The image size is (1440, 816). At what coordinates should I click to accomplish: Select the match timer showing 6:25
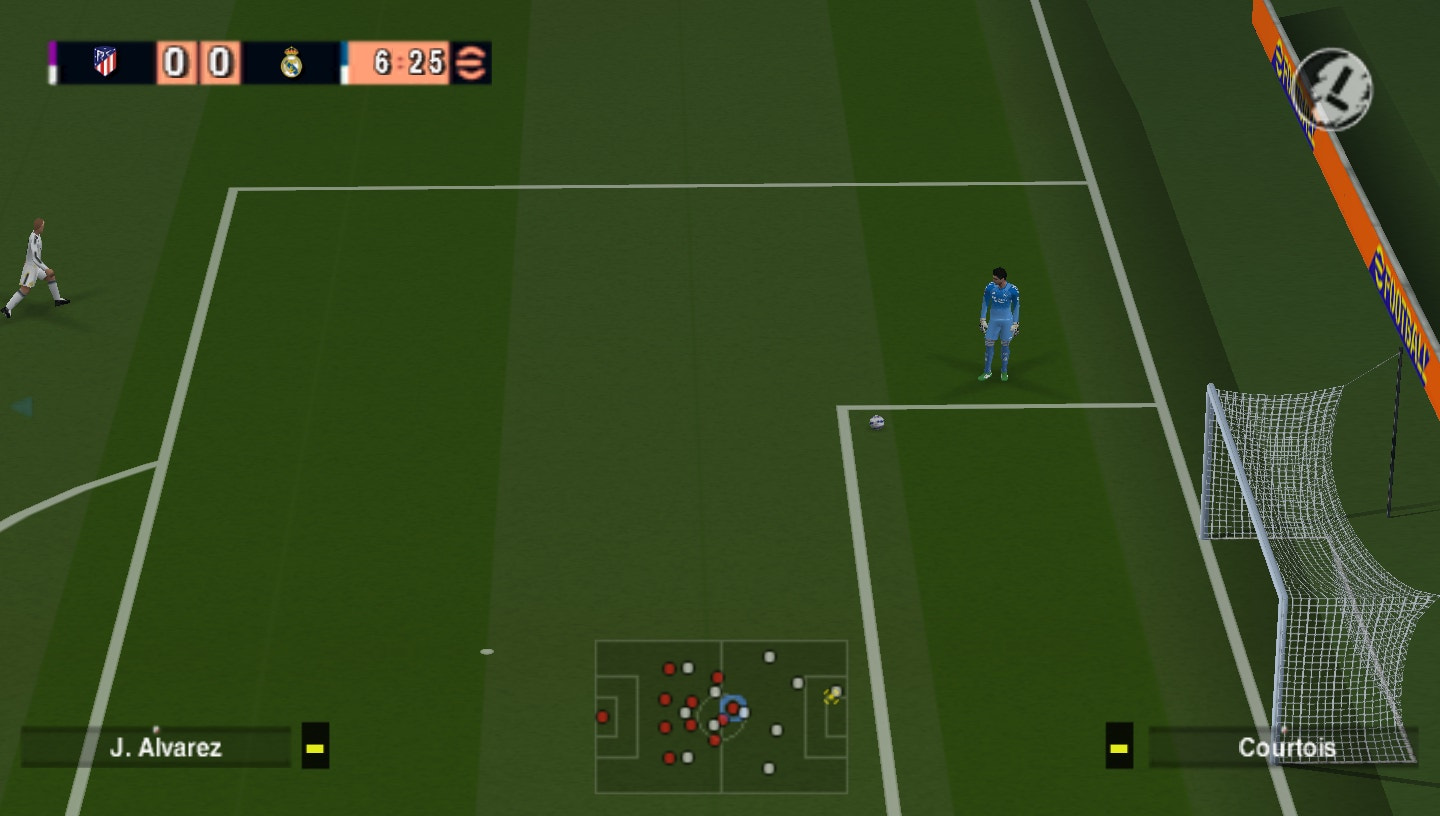(x=410, y=64)
